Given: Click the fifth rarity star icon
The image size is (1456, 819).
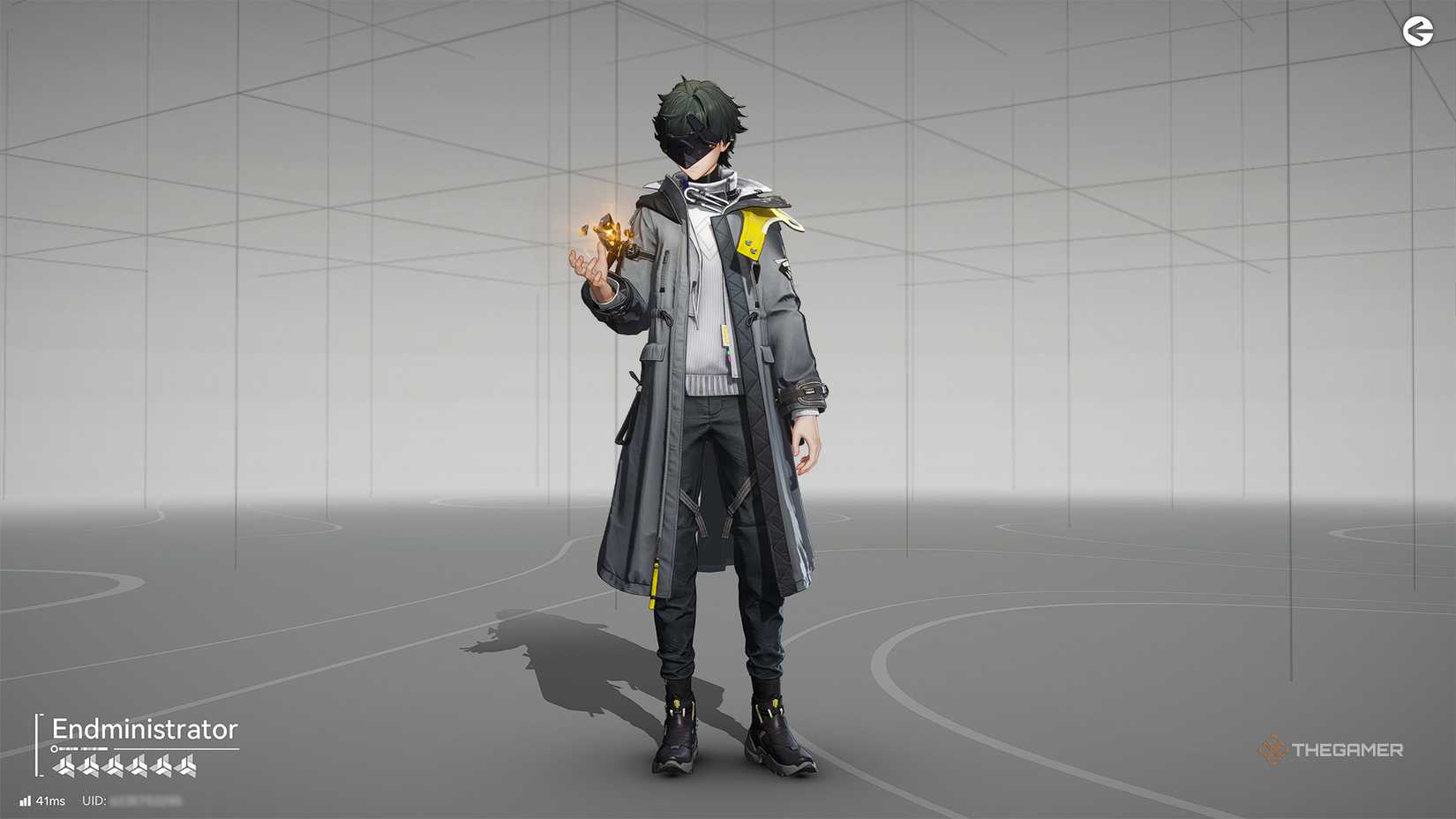Looking at the screenshot, I should point(161,766).
